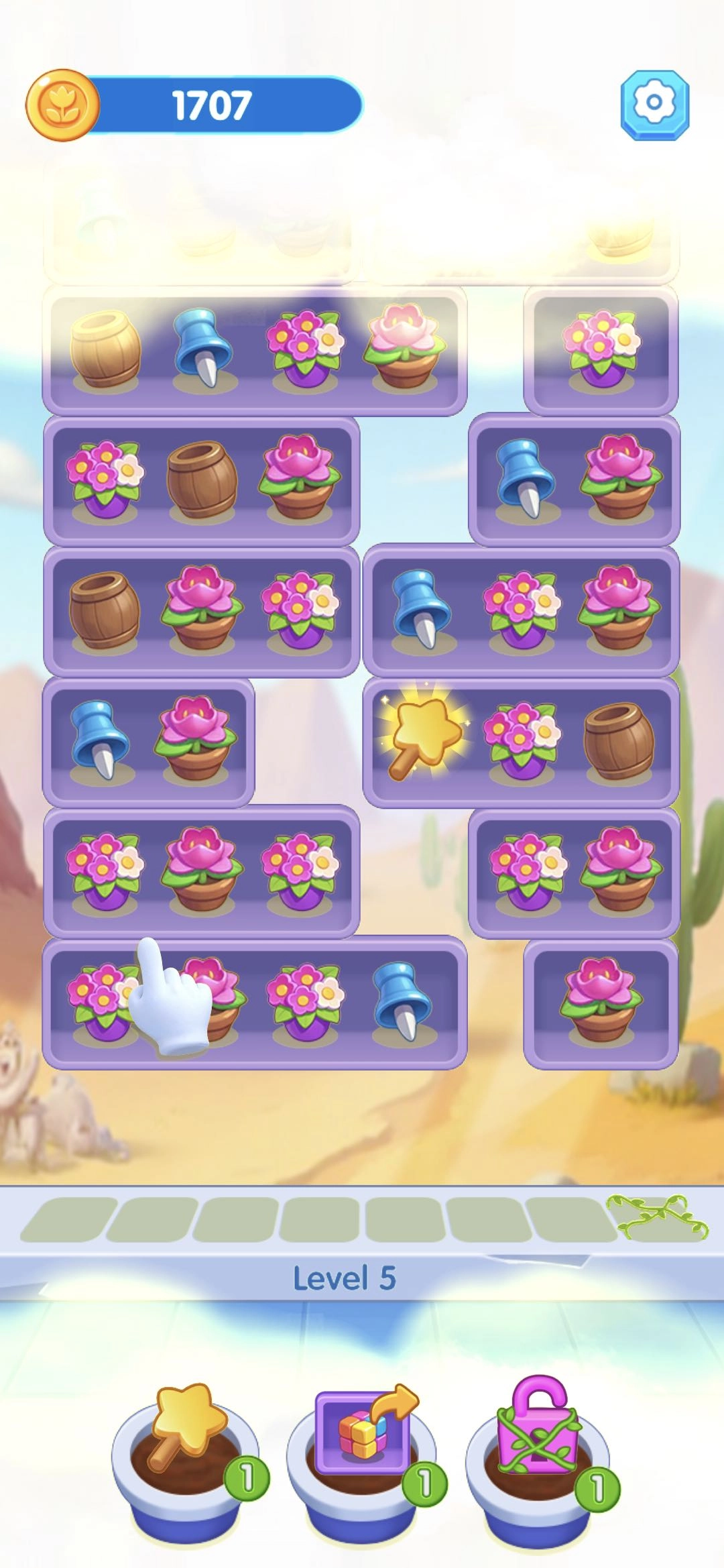This screenshot has width=724, height=1568.
Task: Open settings with the gear button
Action: 654,105
